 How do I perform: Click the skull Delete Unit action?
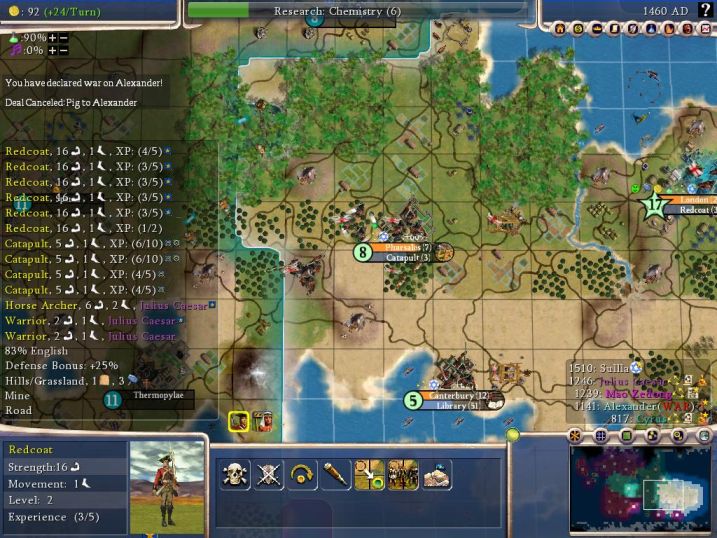pyautogui.click(x=235, y=475)
